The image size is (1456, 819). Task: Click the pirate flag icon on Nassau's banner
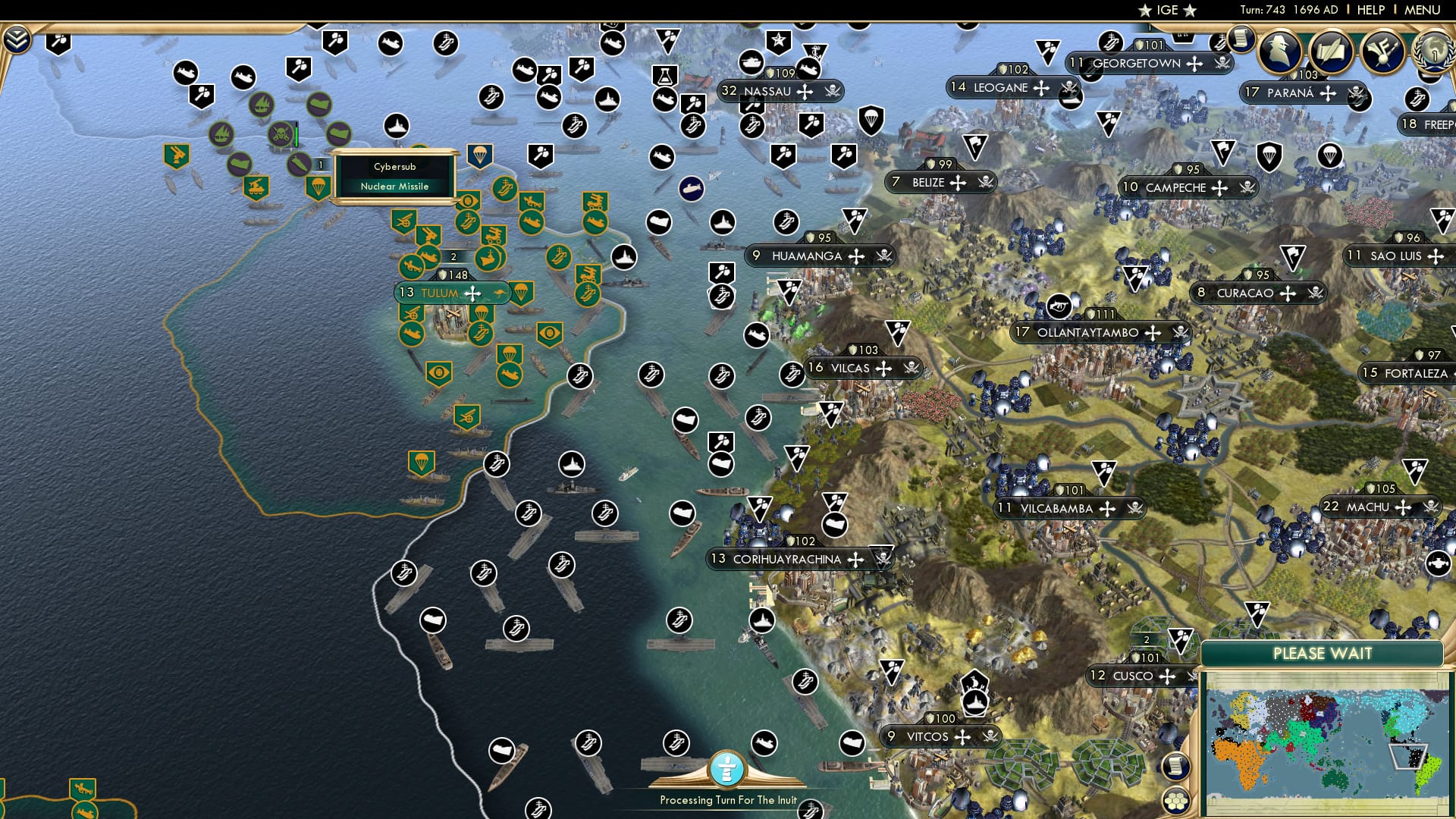tap(833, 92)
